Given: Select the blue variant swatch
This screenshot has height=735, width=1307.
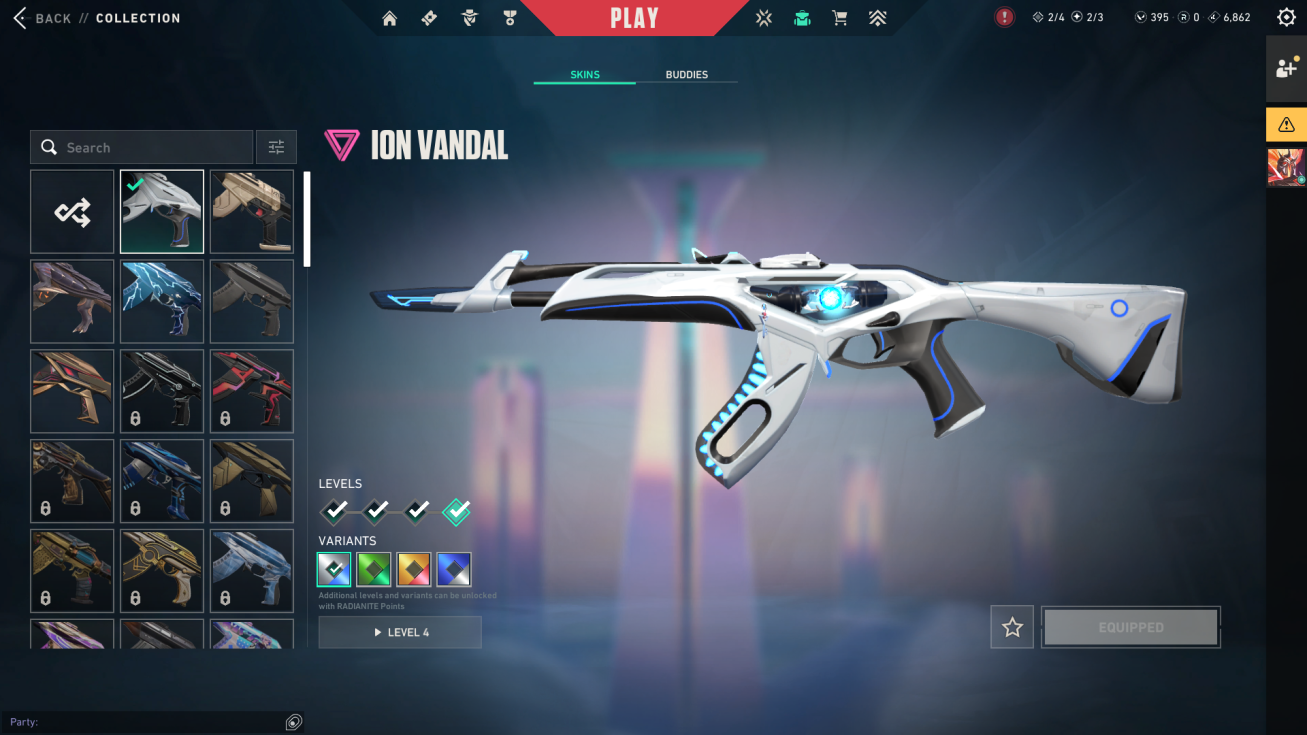Looking at the screenshot, I should click(454, 570).
